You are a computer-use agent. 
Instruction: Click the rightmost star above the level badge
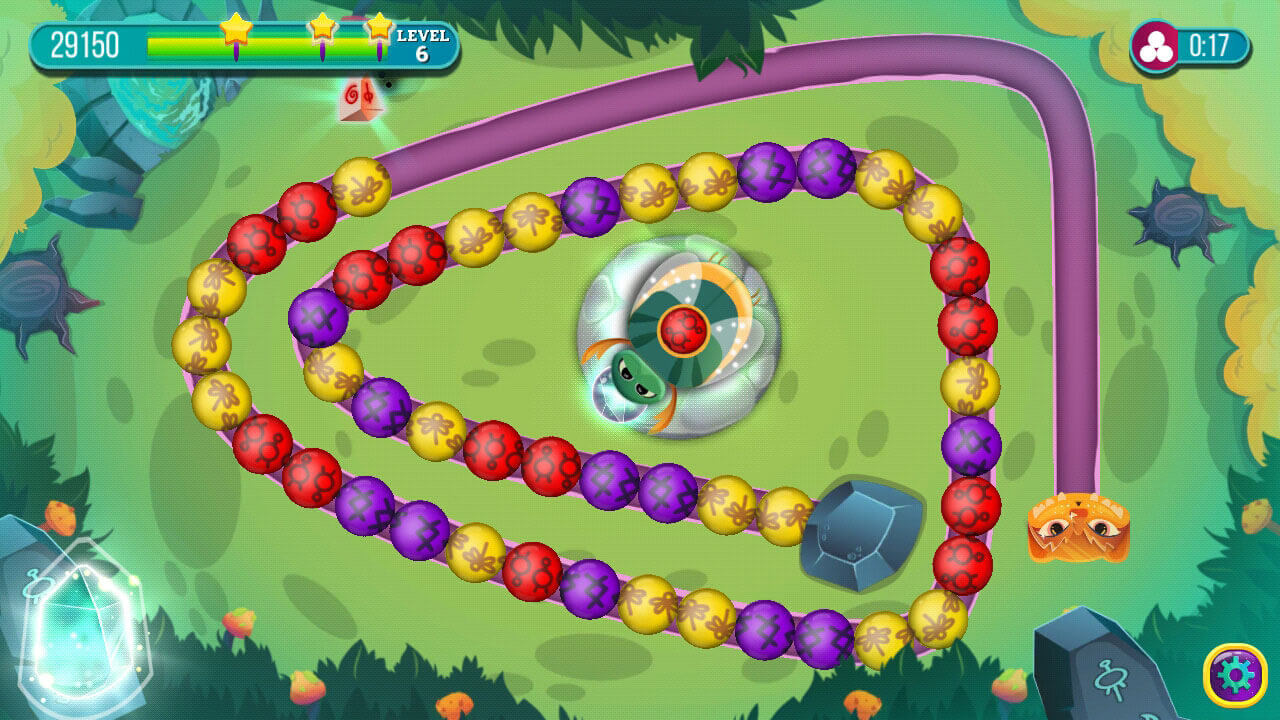coord(379,30)
